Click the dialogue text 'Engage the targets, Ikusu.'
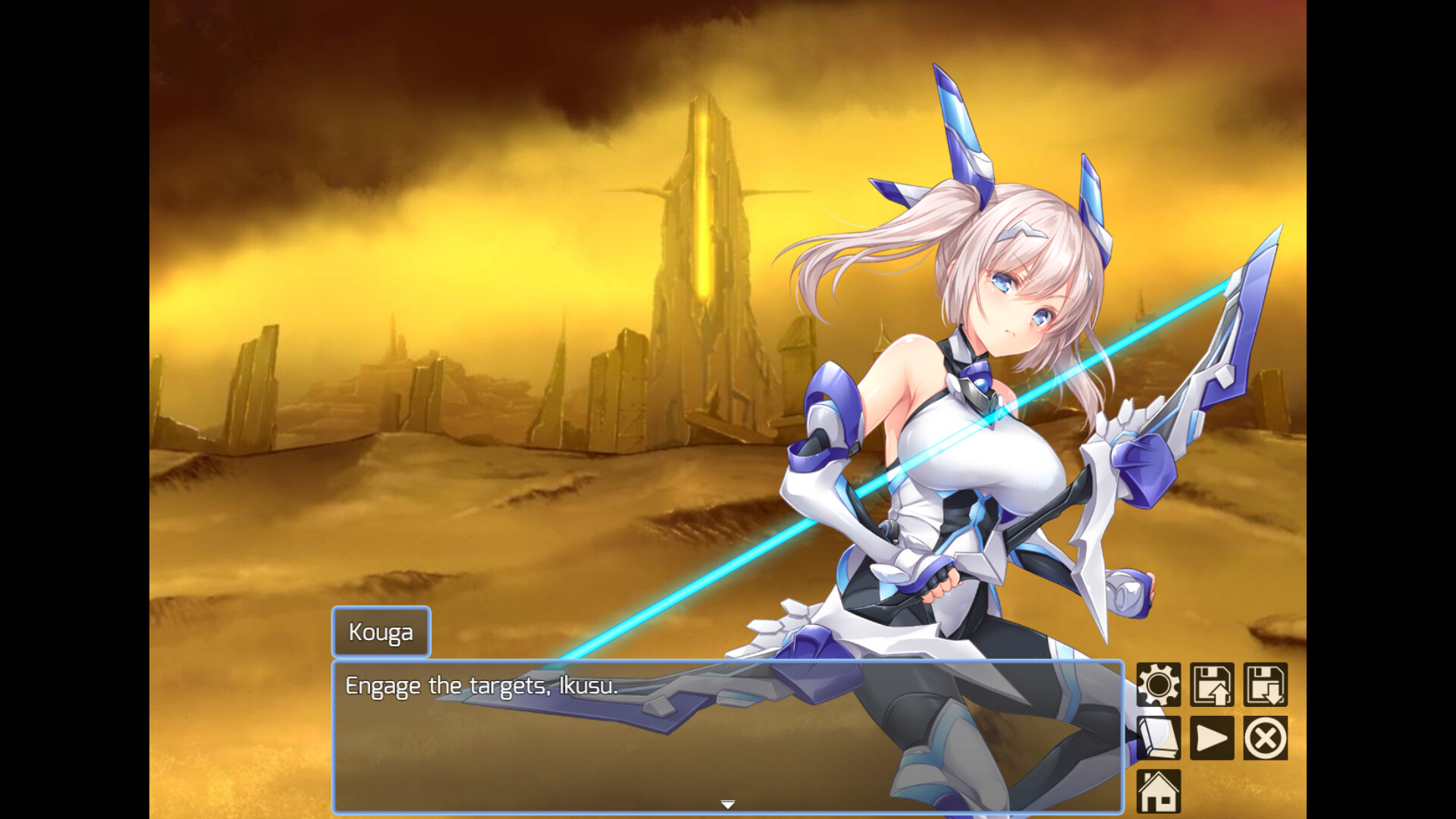 [x=481, y=686]
